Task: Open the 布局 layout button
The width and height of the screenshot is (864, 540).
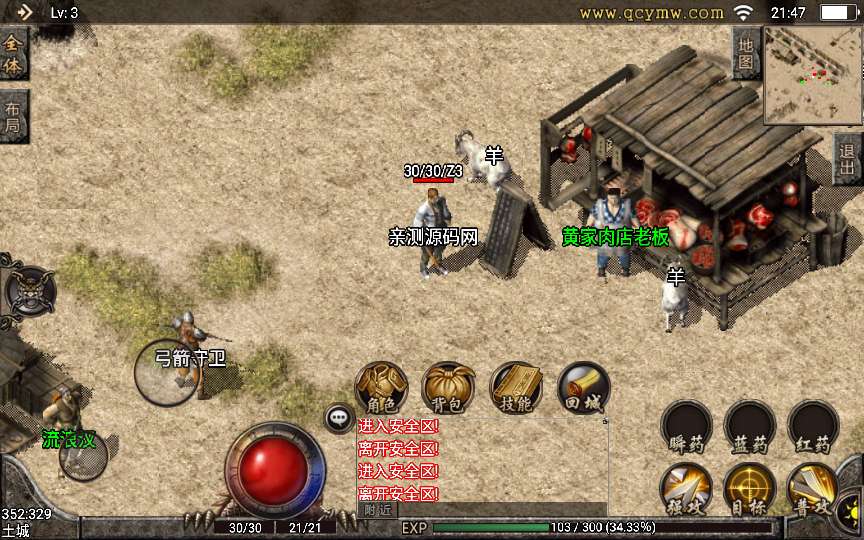Action: [x=13, y=117]
